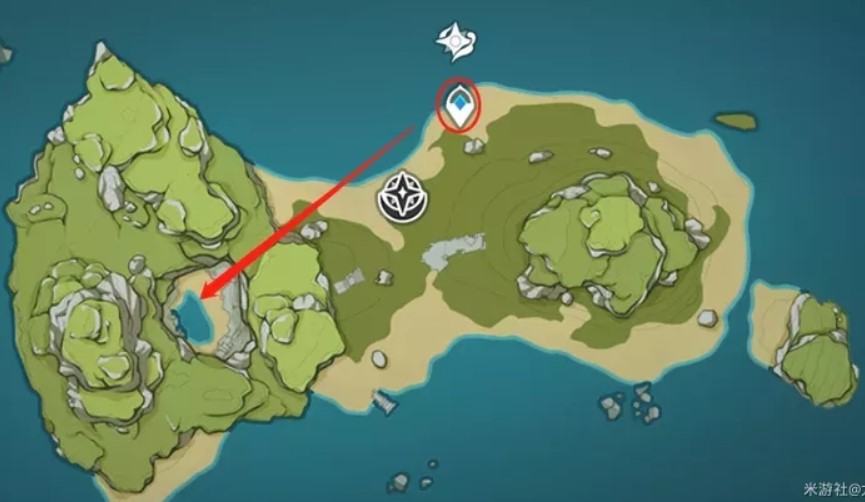Select the teleport waypoint circled in red
Screen dimensions: 865x502
459,107
